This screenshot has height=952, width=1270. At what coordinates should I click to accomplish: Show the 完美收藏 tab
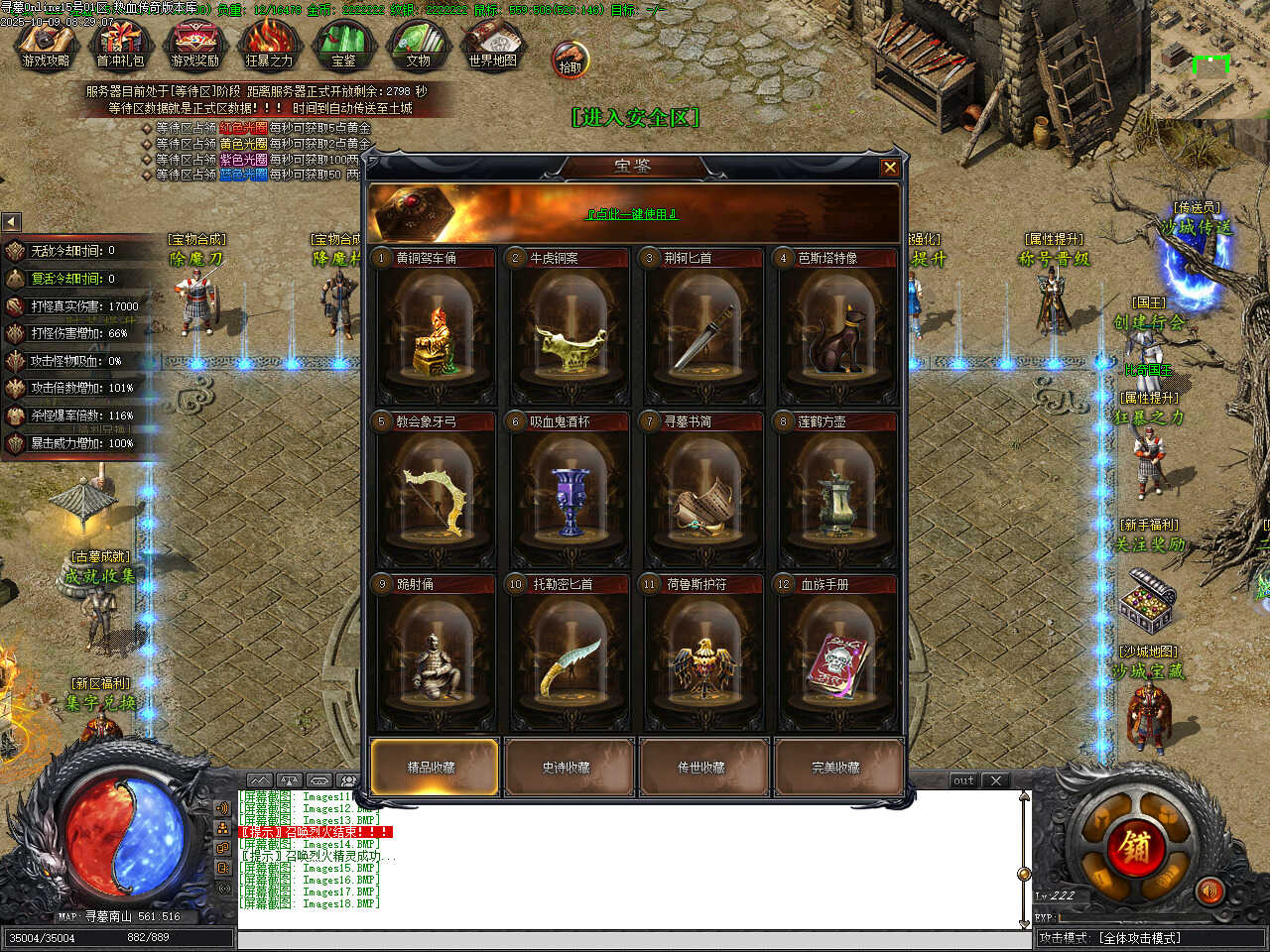coord(837,767)
